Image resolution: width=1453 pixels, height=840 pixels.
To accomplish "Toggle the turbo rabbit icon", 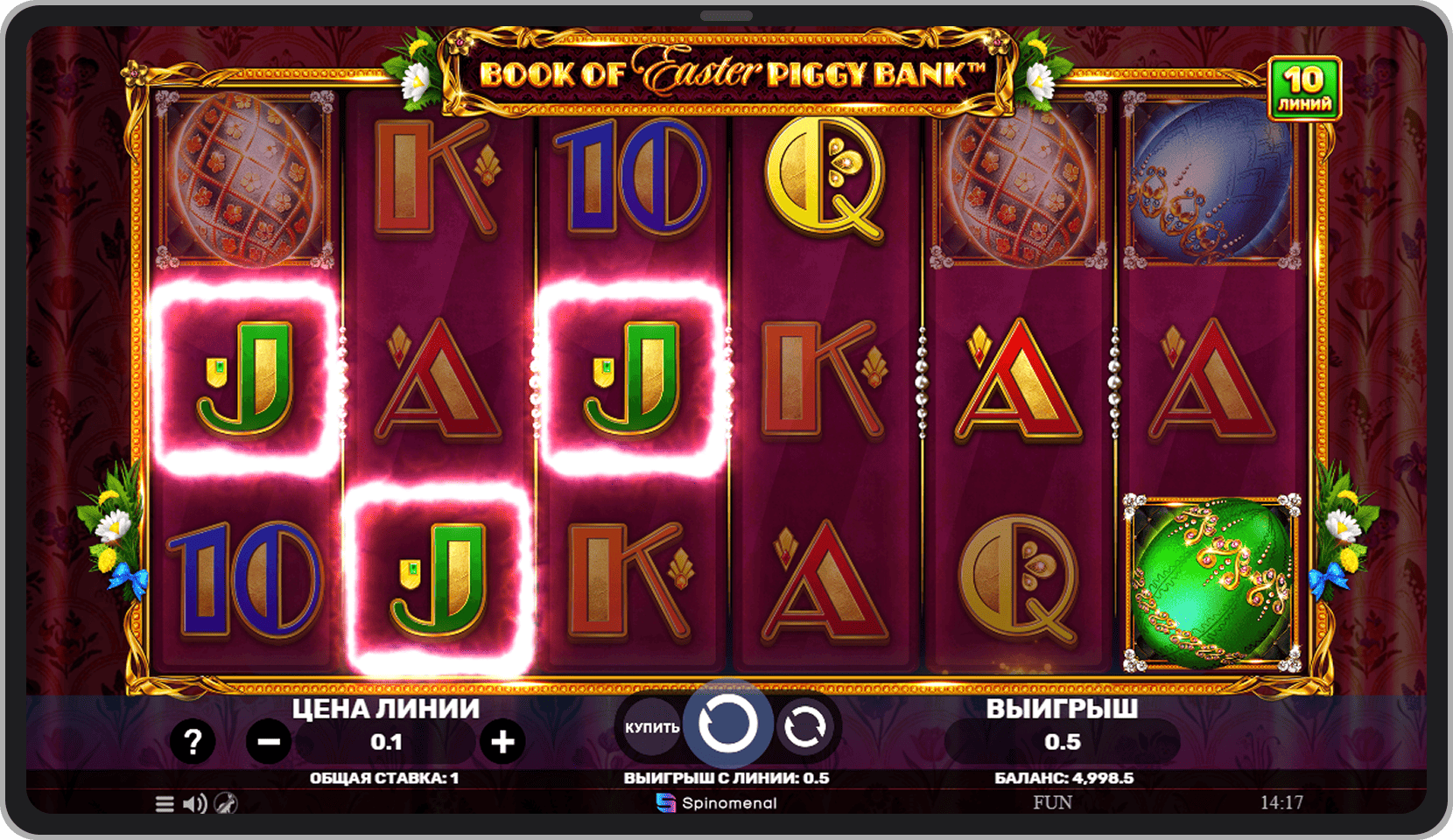I will 226,803.
